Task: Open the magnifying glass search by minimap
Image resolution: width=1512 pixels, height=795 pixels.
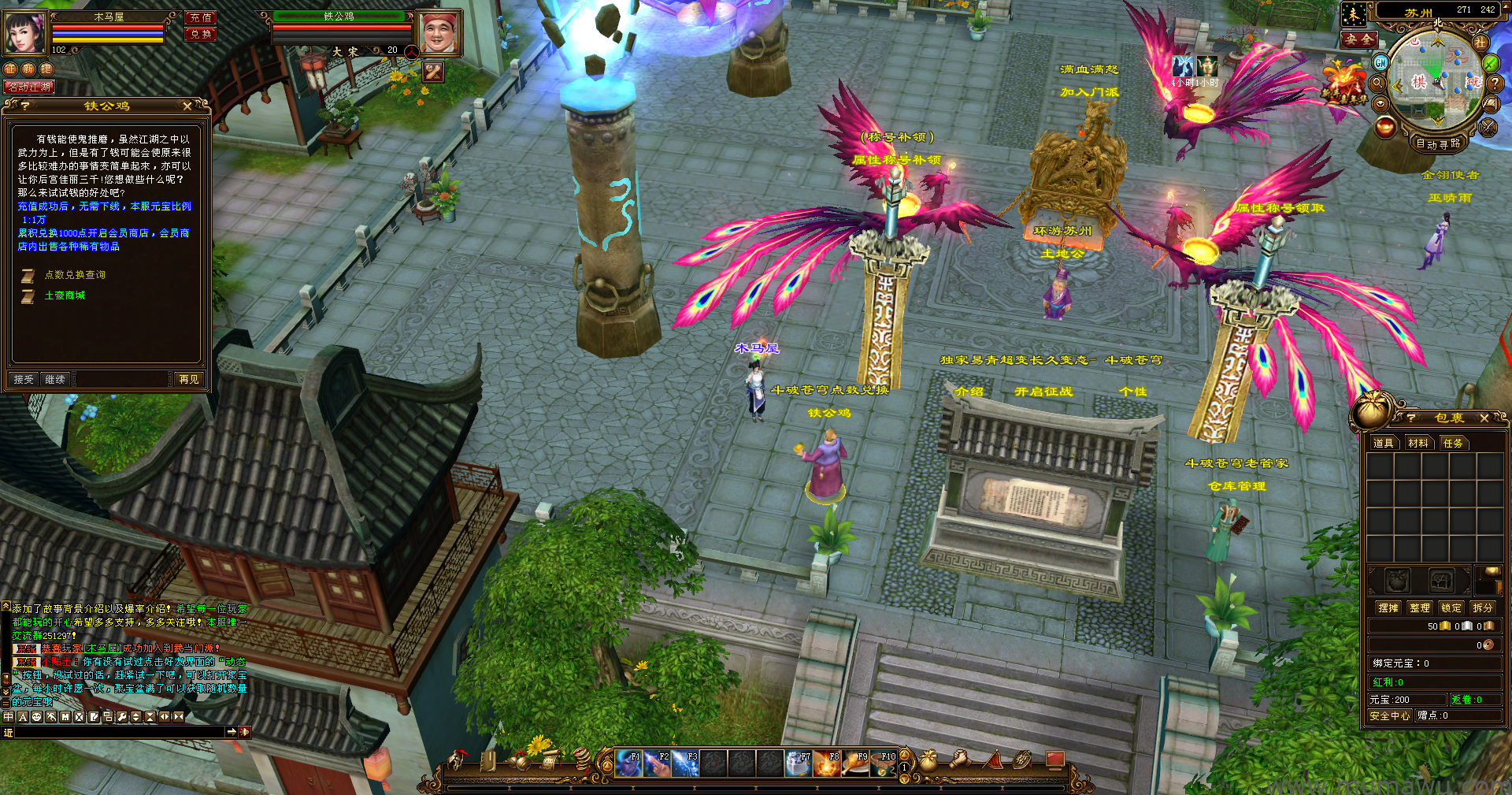Action: (1377, 83)
